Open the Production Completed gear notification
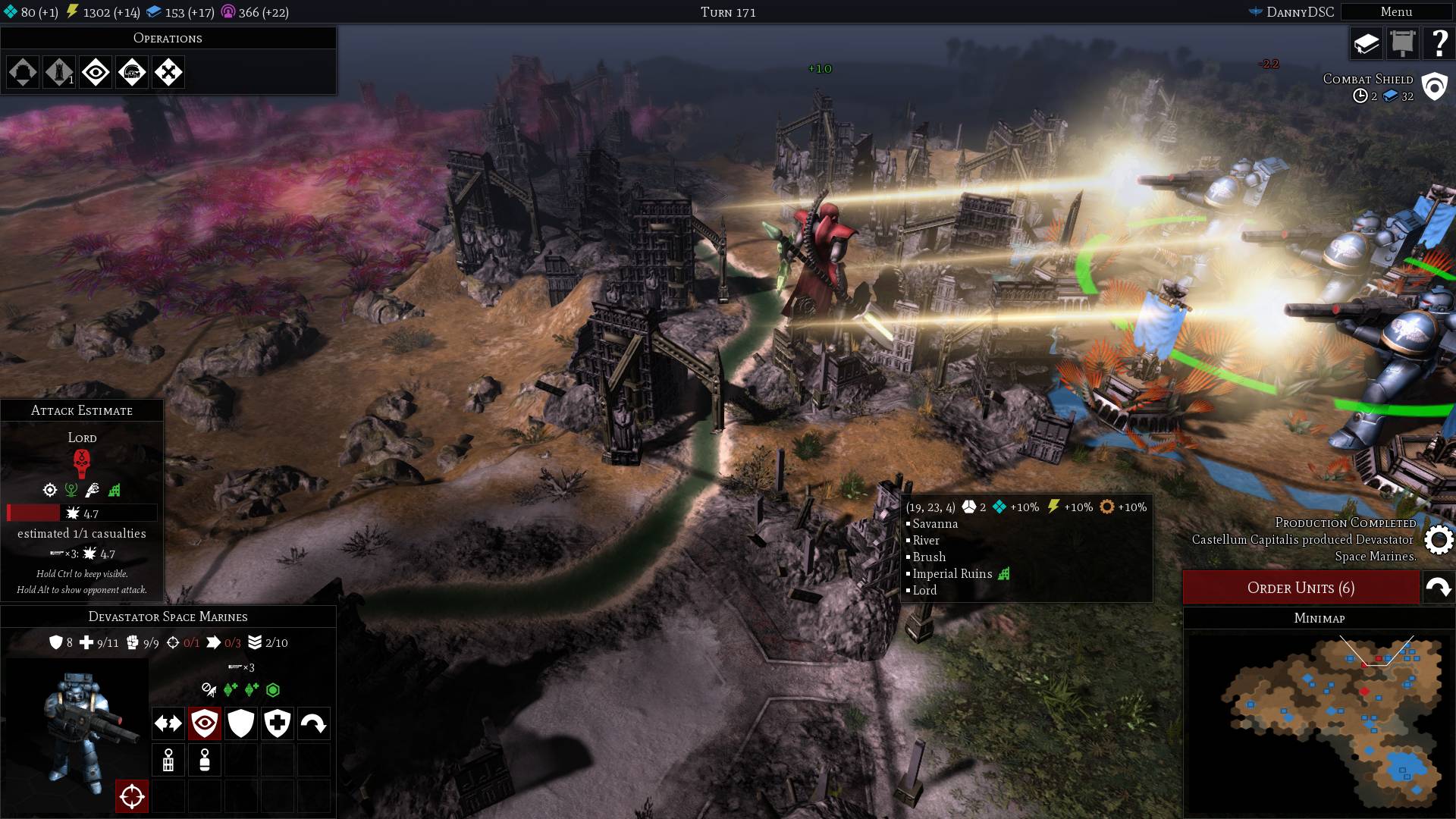The width and height of the screenshot is (1456, 819). coord(1439,540)
